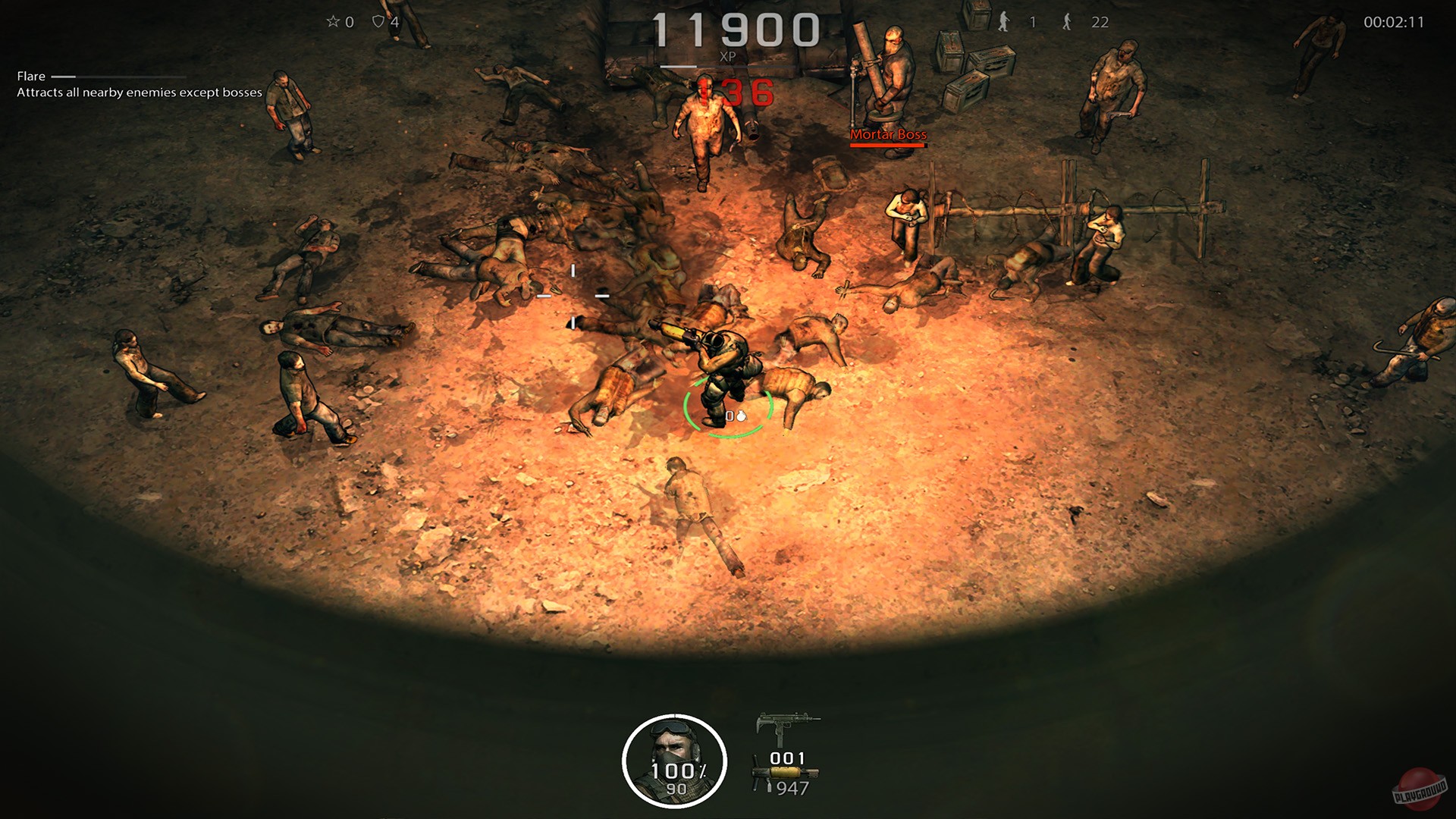Click the shield icon showing 4 armor
The height and width of the screenshot is (819, 1456).
[x=379, y=21]
